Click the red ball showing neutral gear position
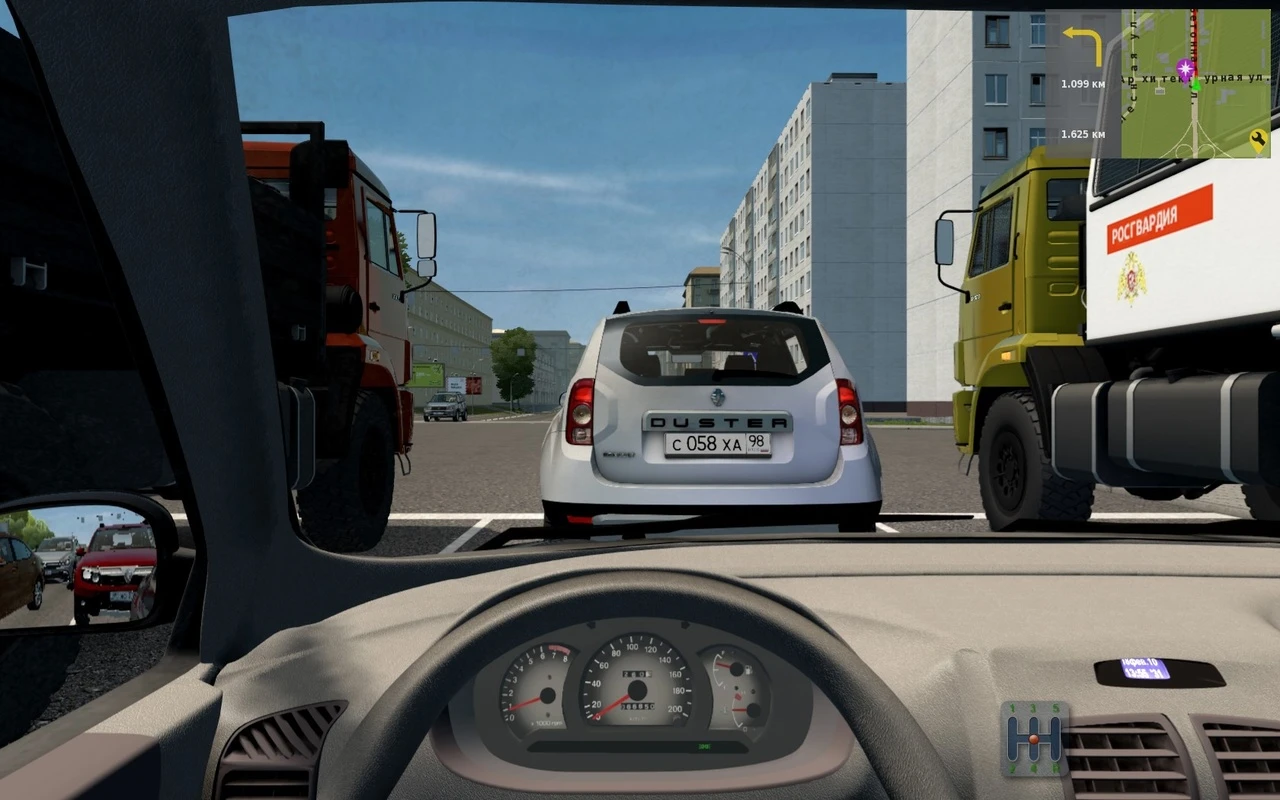 1034,739
